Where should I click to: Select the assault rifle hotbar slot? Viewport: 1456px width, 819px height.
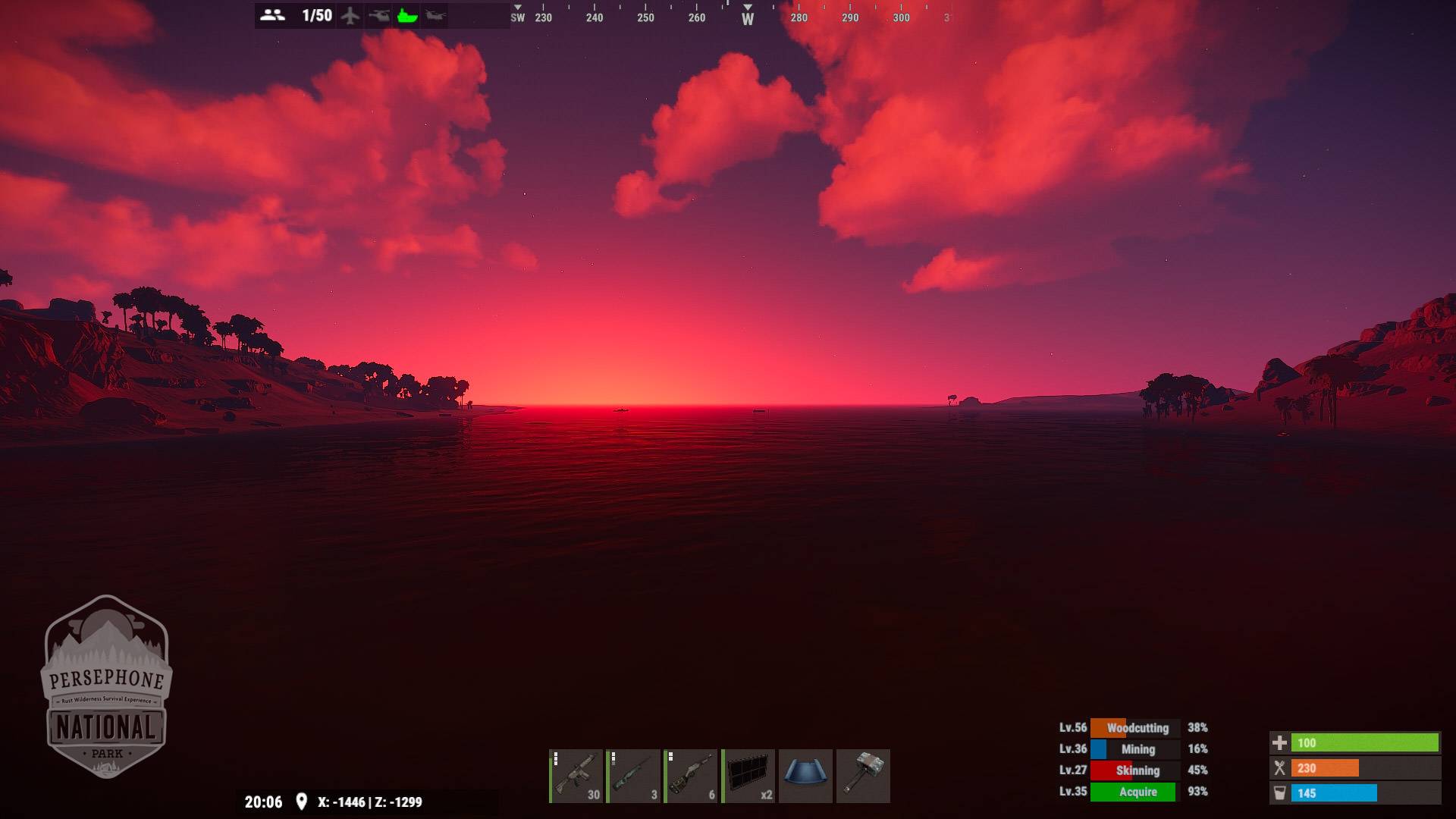576,776
